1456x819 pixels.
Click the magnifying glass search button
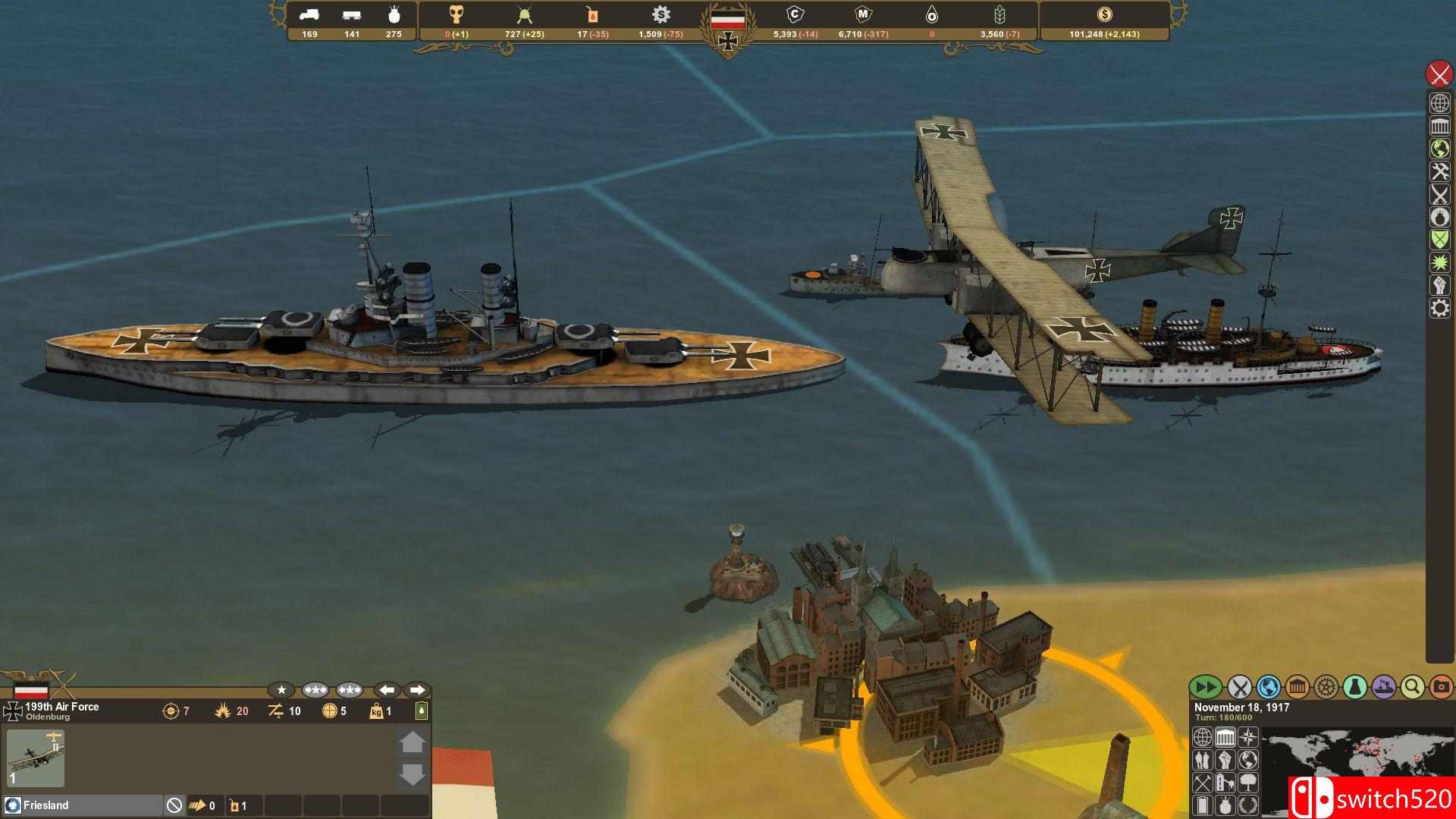[1412, 687]
